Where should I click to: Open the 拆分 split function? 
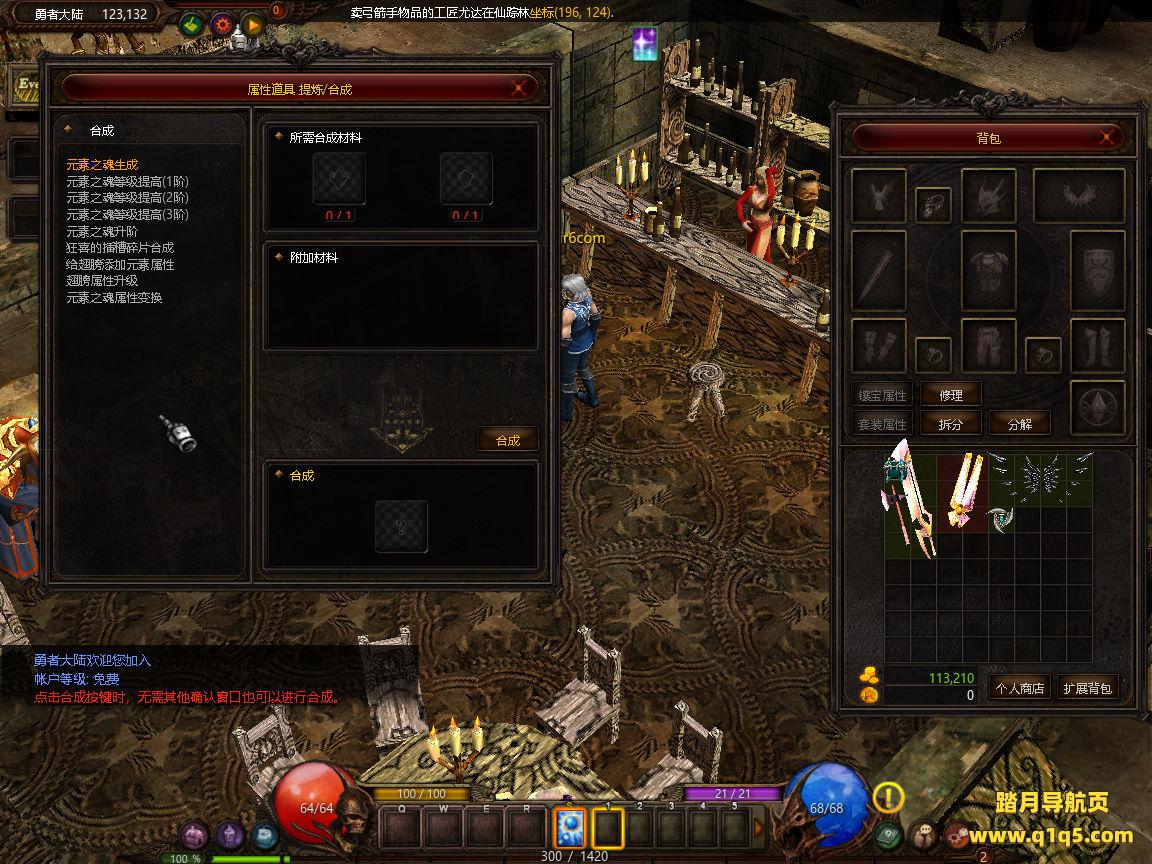point(950,424)
